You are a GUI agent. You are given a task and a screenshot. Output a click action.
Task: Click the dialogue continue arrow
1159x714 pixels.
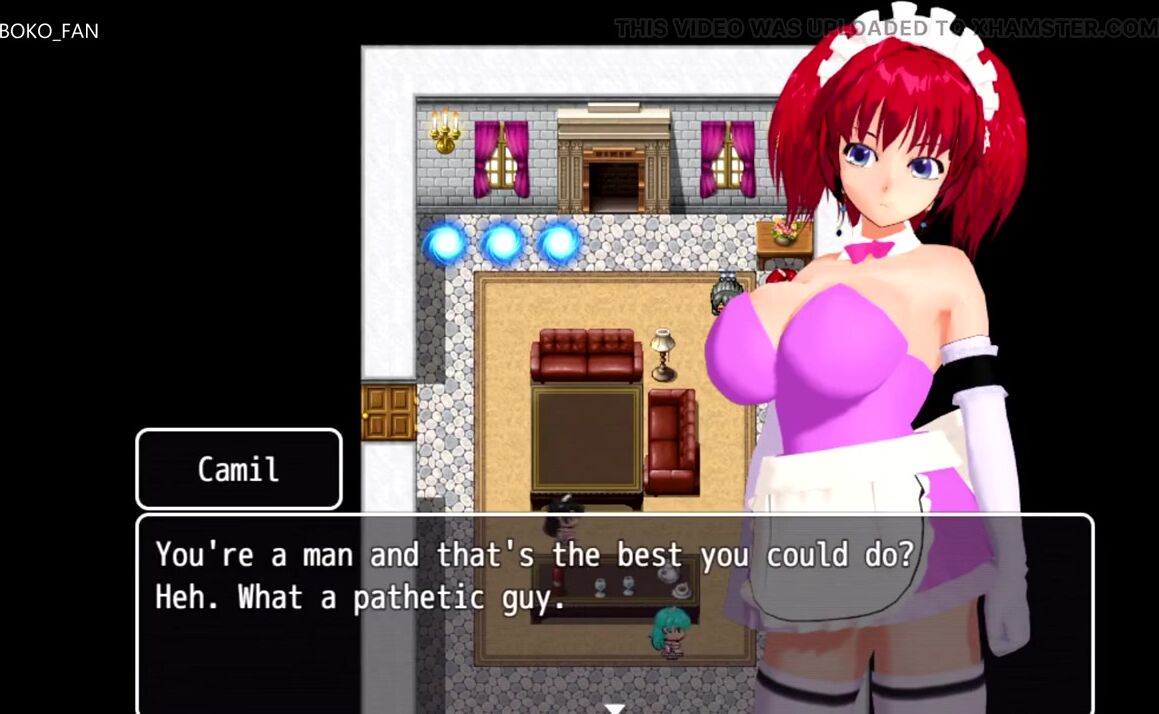tap(614, 707)
